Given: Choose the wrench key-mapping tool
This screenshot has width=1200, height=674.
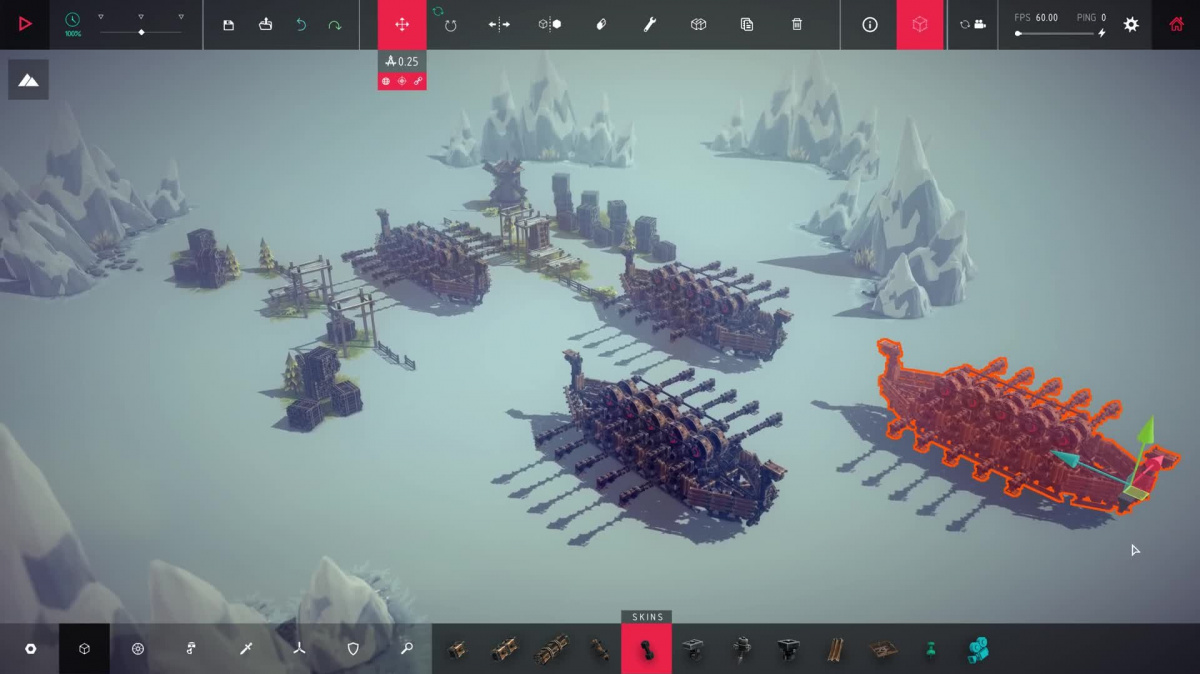Looking at the screenshot, I should point(649,24).
